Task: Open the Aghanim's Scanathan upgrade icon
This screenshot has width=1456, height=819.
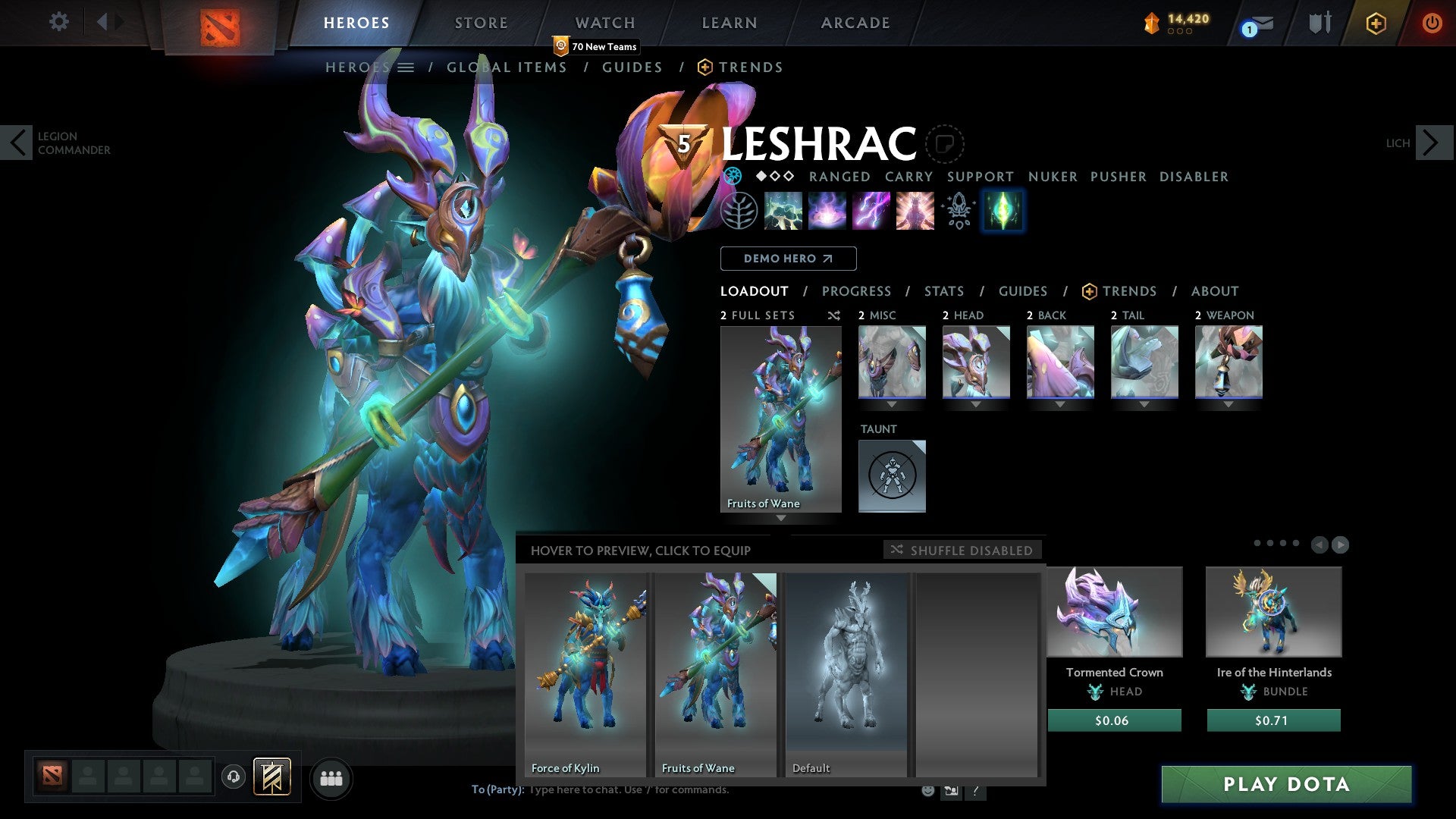Action: [x=958, y=211]
